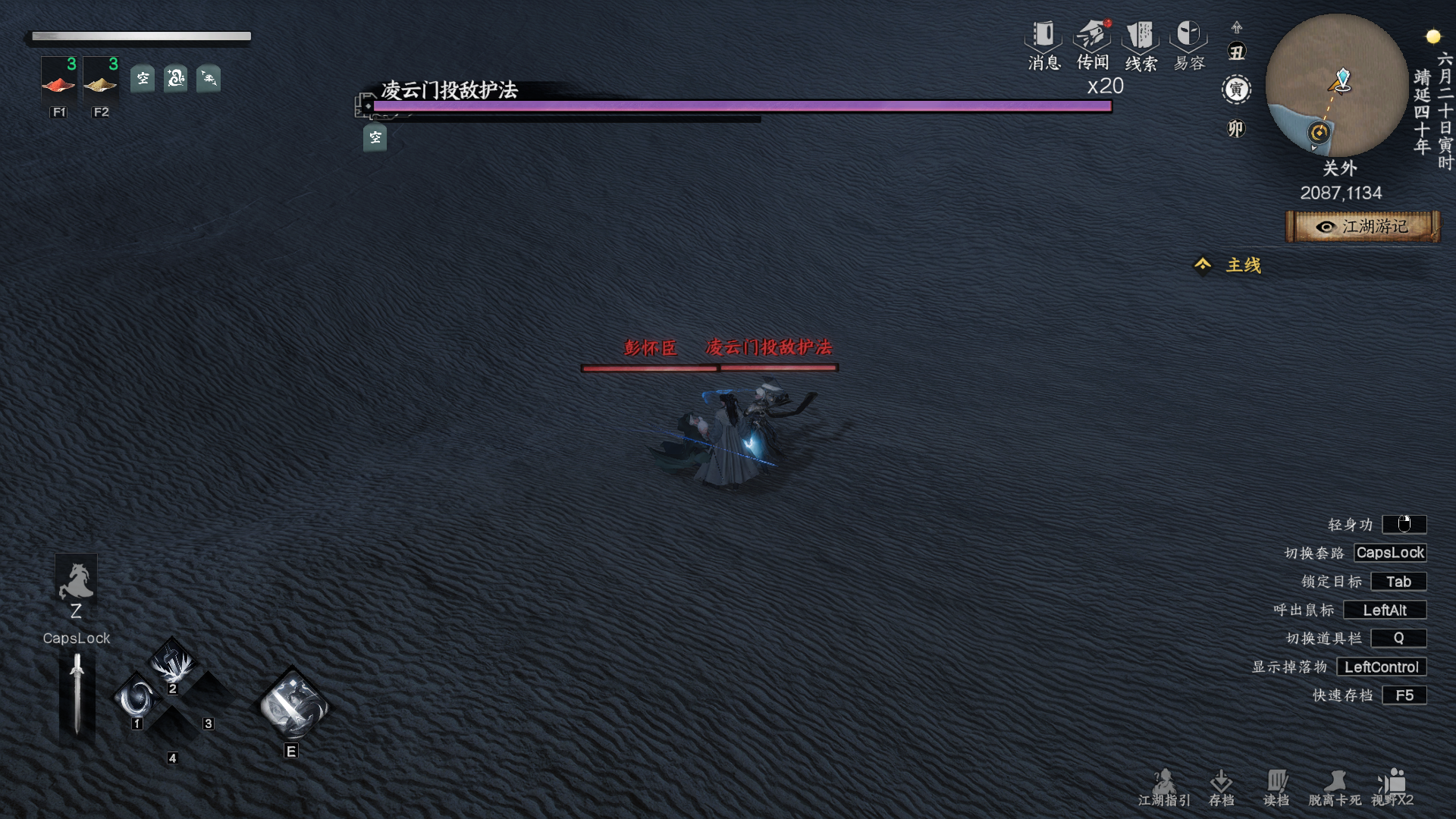Open the 传闻 rumors panel
The width and height of the screenshot is (1456, 819).
(x=1092, y=45)
